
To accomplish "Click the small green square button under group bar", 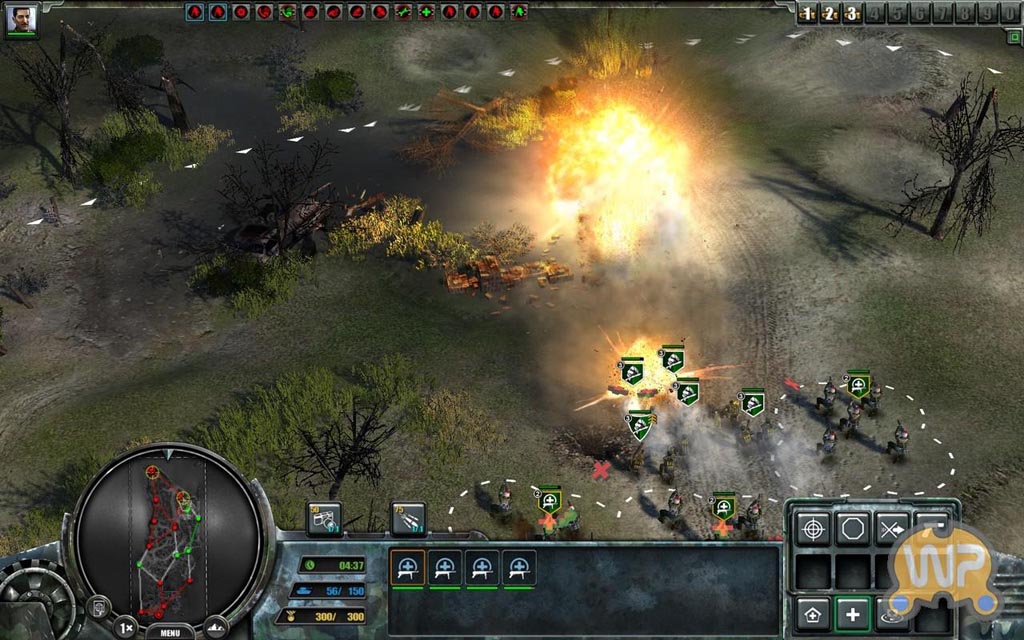I will coord(1013,37).
